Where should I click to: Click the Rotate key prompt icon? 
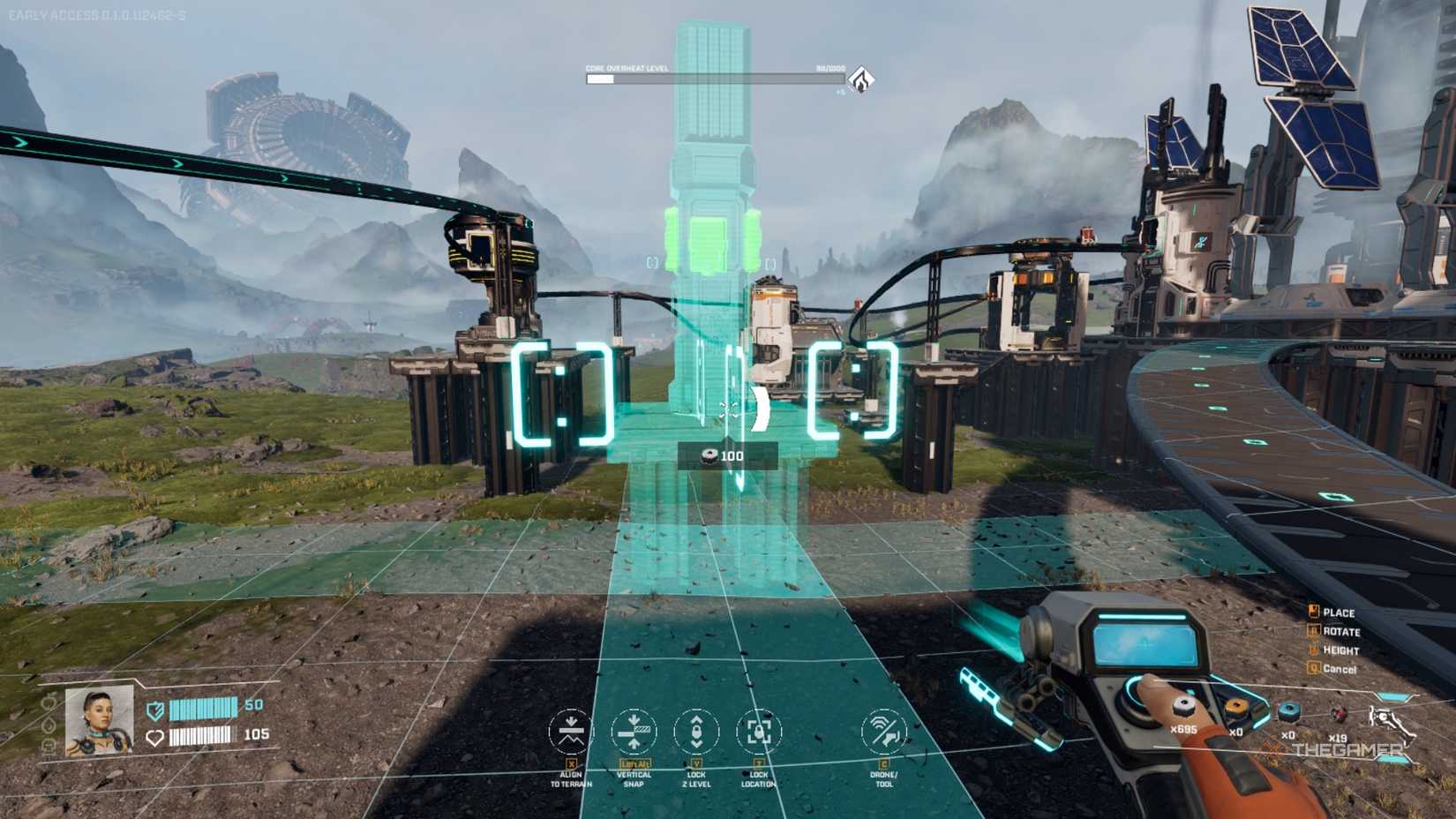[x=1315, y=632]
